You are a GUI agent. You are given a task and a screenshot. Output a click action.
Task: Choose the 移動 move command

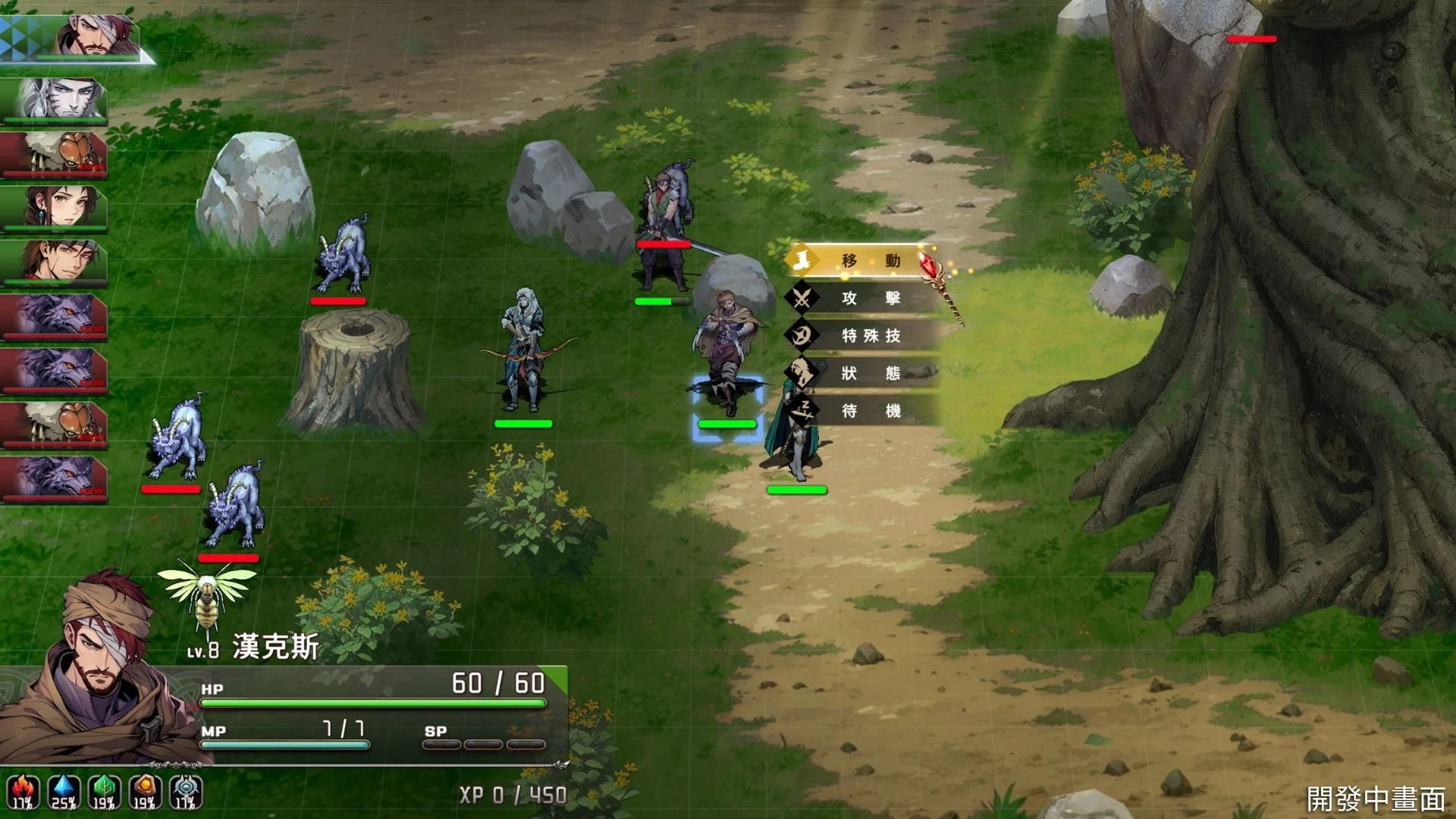[x=869, y=259]
